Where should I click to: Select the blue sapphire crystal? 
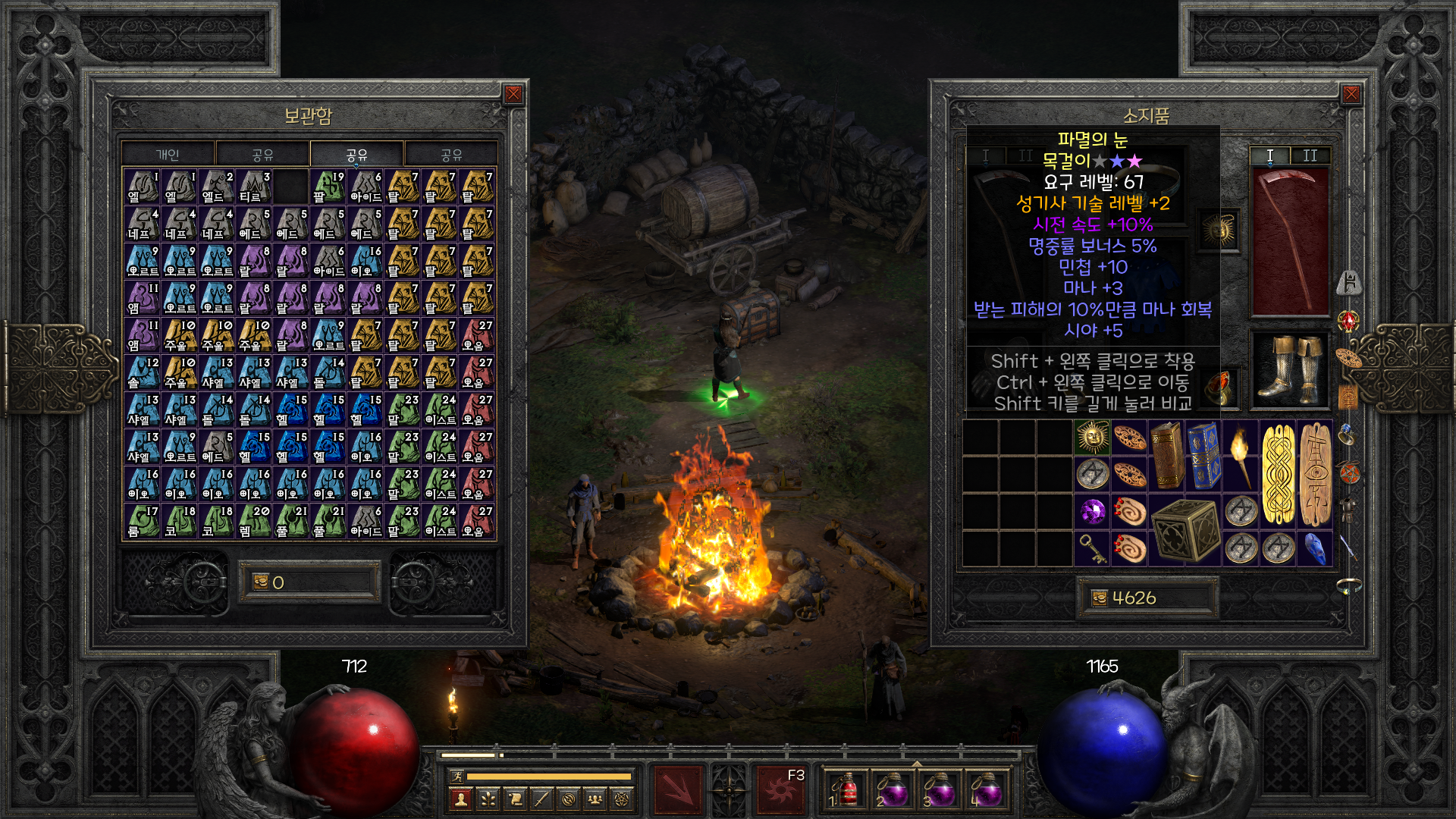(x=1315, y=548)
